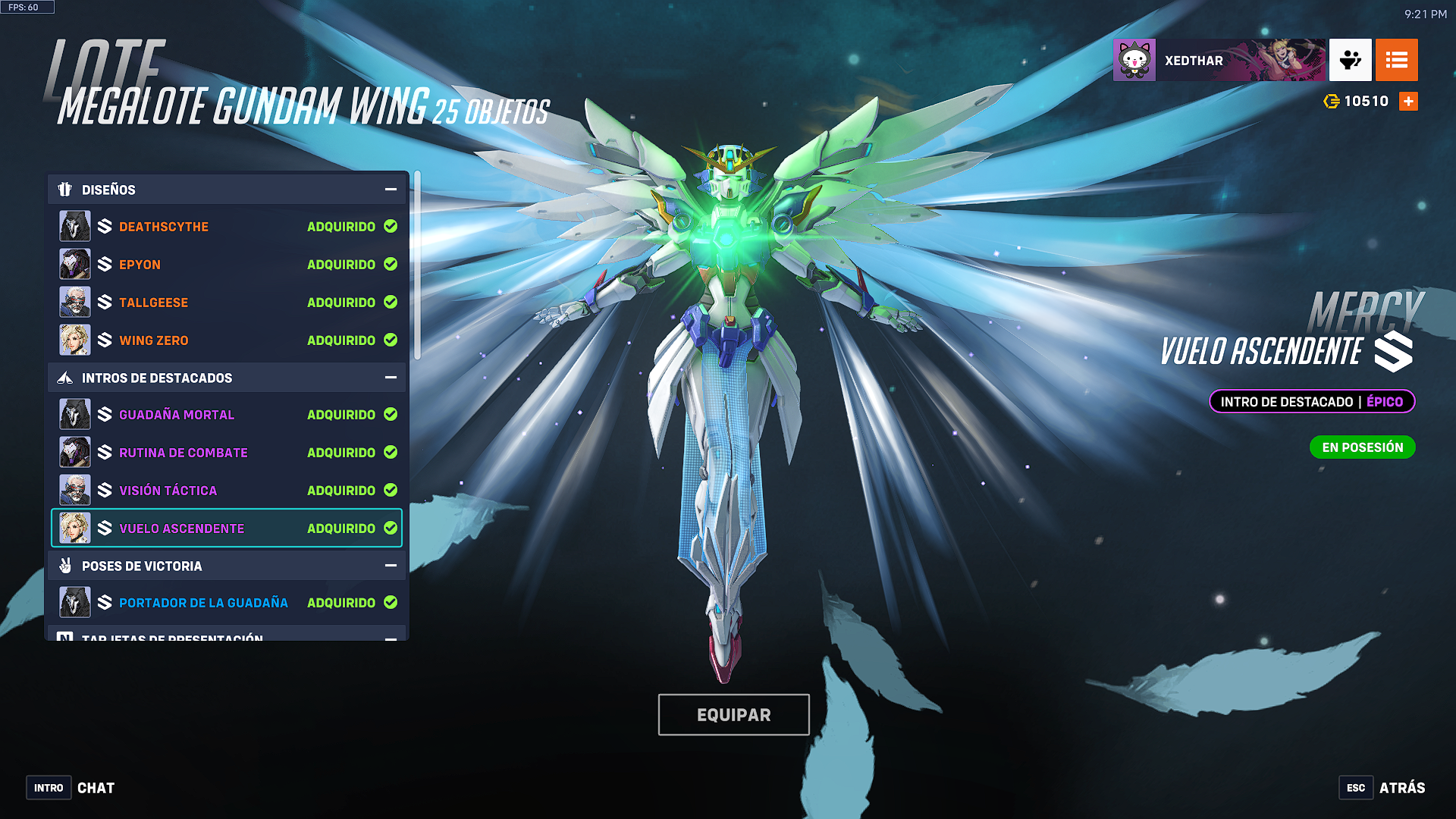Select the Tallgeese skin entry

point(227,303)
